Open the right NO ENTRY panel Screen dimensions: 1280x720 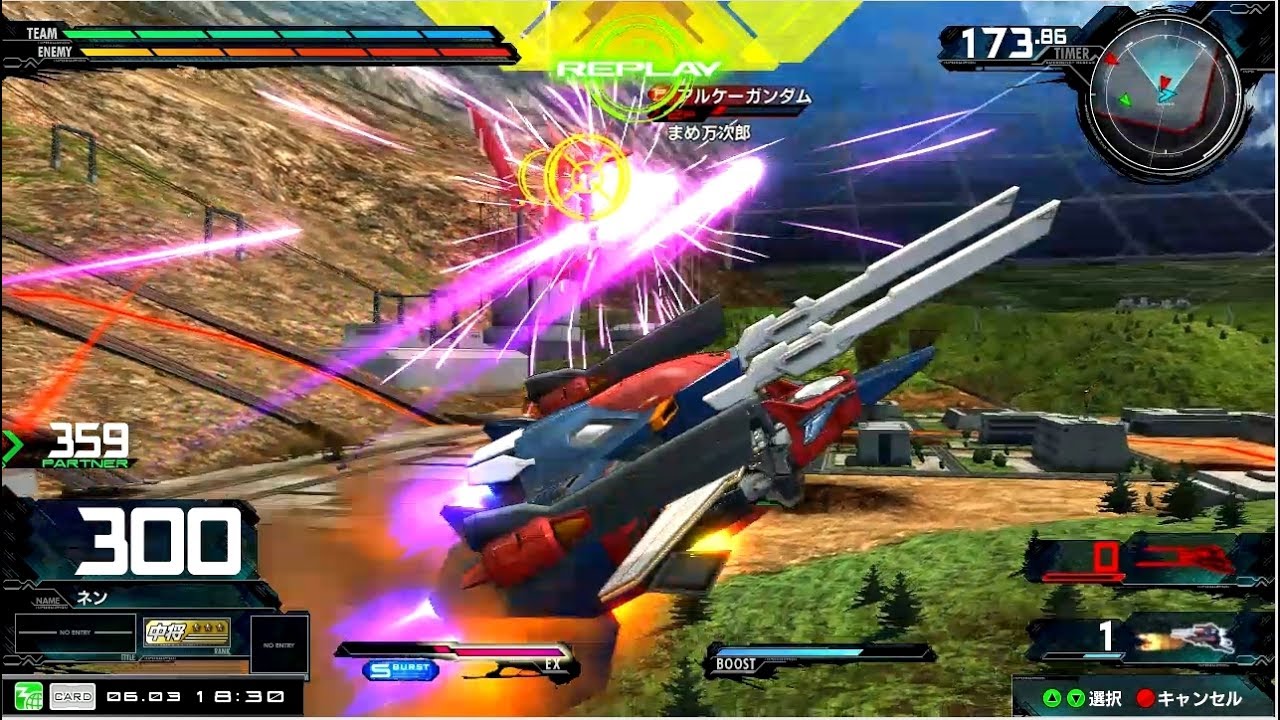click(x=277, y=643)
